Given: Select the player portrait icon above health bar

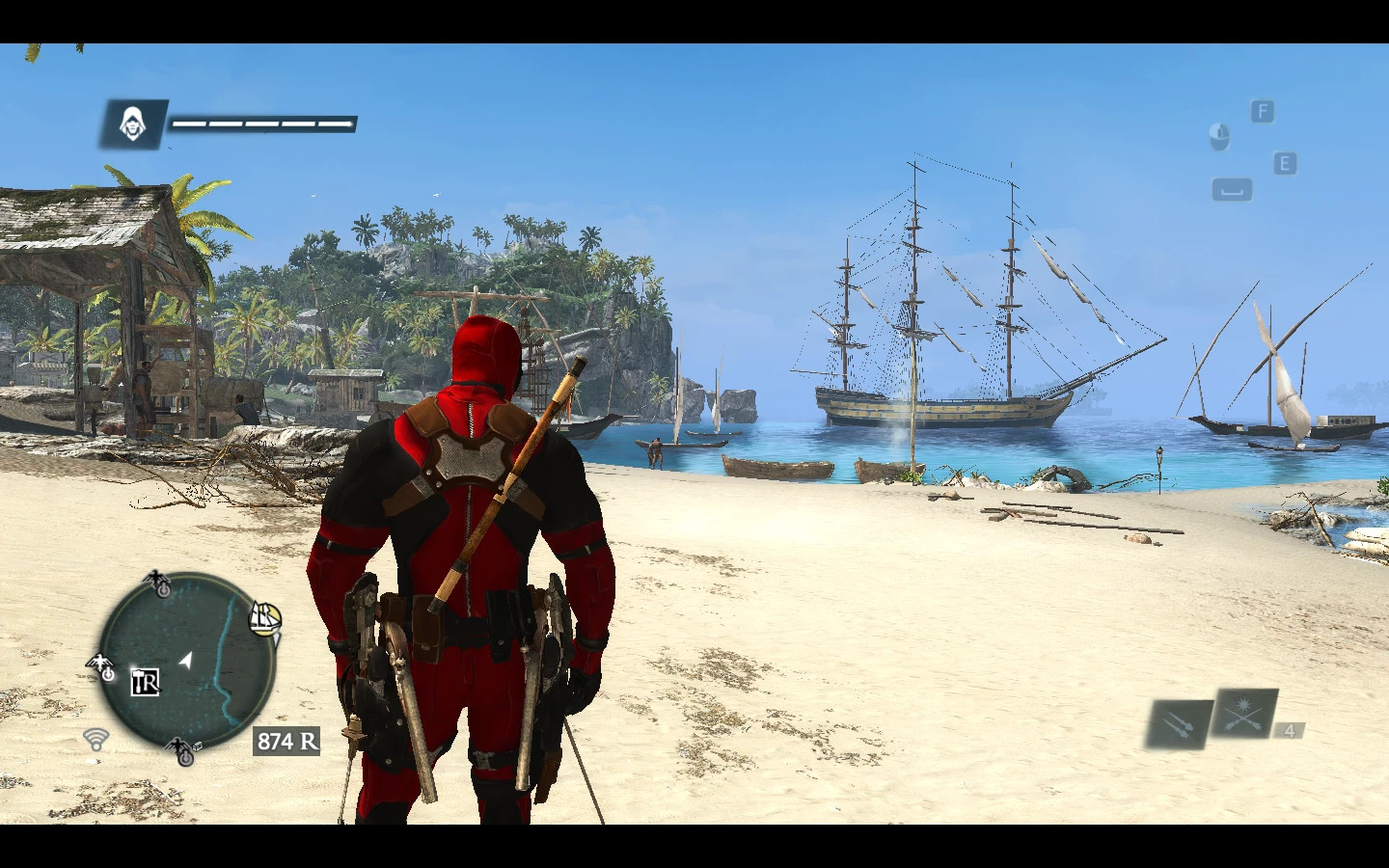Looking at the screenshot, I should 134,124.
